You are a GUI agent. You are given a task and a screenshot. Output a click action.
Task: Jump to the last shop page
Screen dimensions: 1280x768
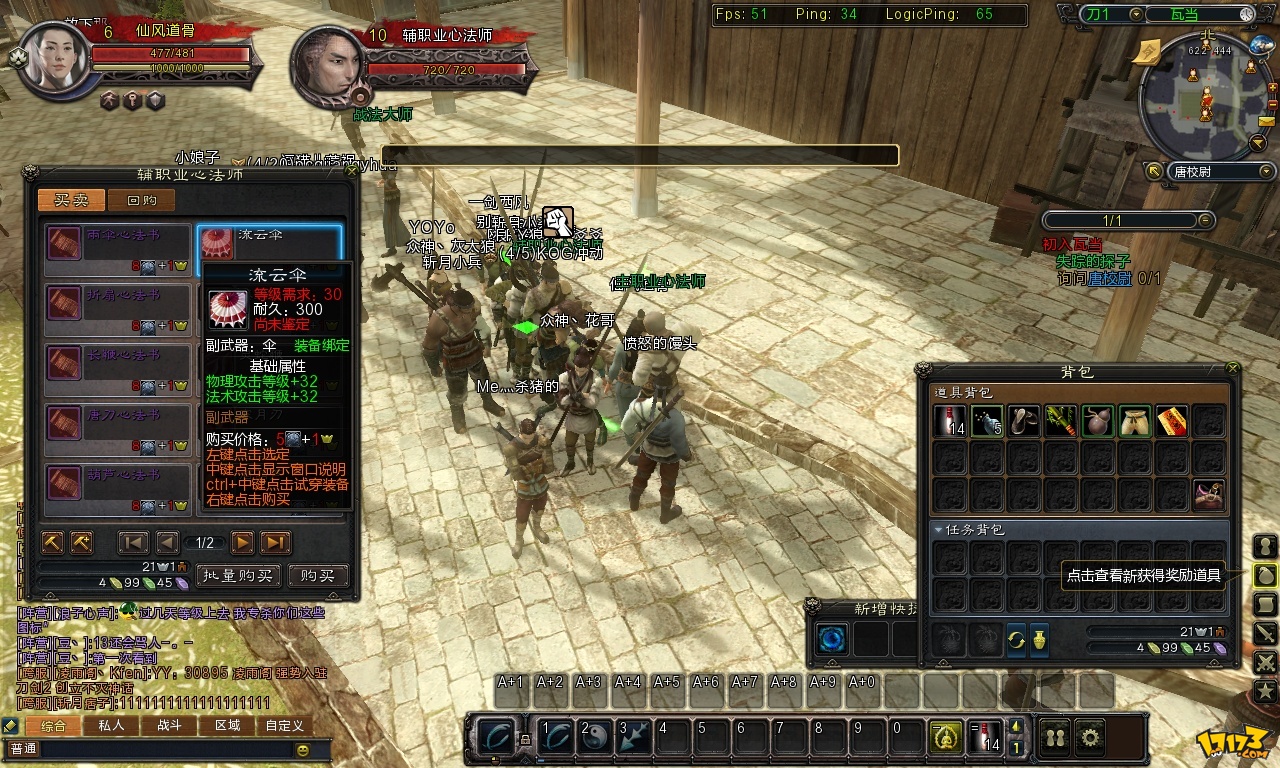(275, 542)
